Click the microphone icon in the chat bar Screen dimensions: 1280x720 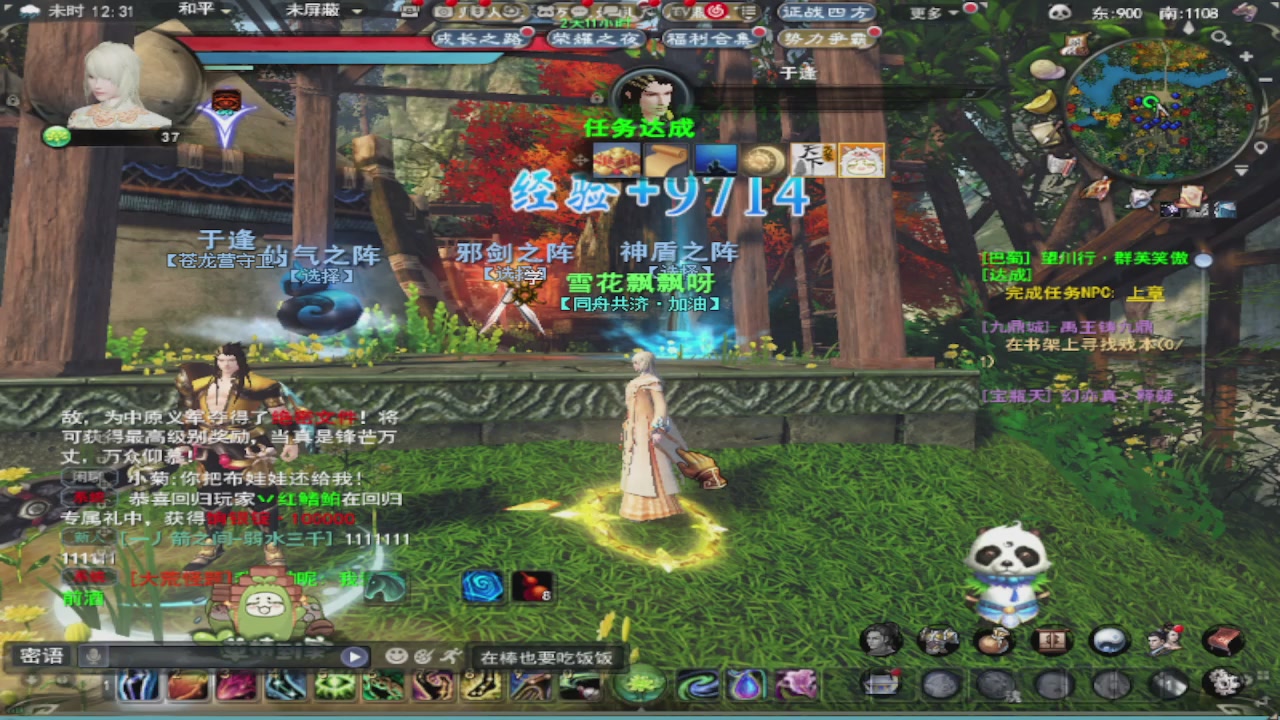tap(93, 656)
